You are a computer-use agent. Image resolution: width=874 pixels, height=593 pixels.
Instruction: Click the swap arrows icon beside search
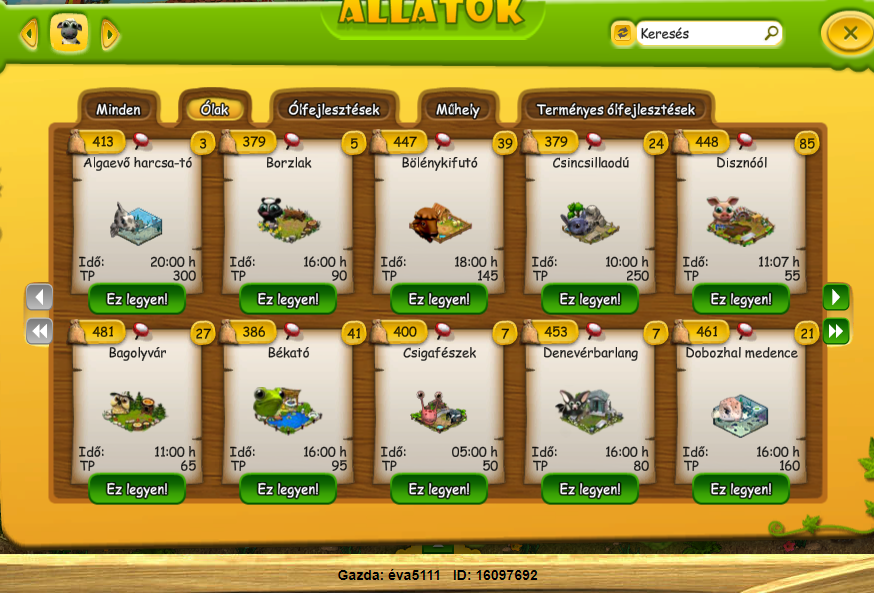tap(622, 33)
